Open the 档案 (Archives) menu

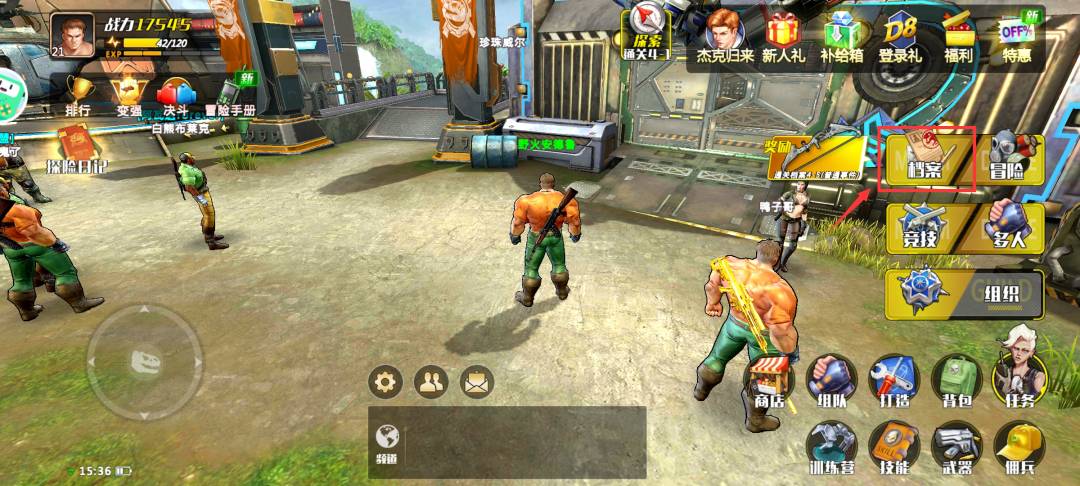pyautogui.click(x=926, y=159)
